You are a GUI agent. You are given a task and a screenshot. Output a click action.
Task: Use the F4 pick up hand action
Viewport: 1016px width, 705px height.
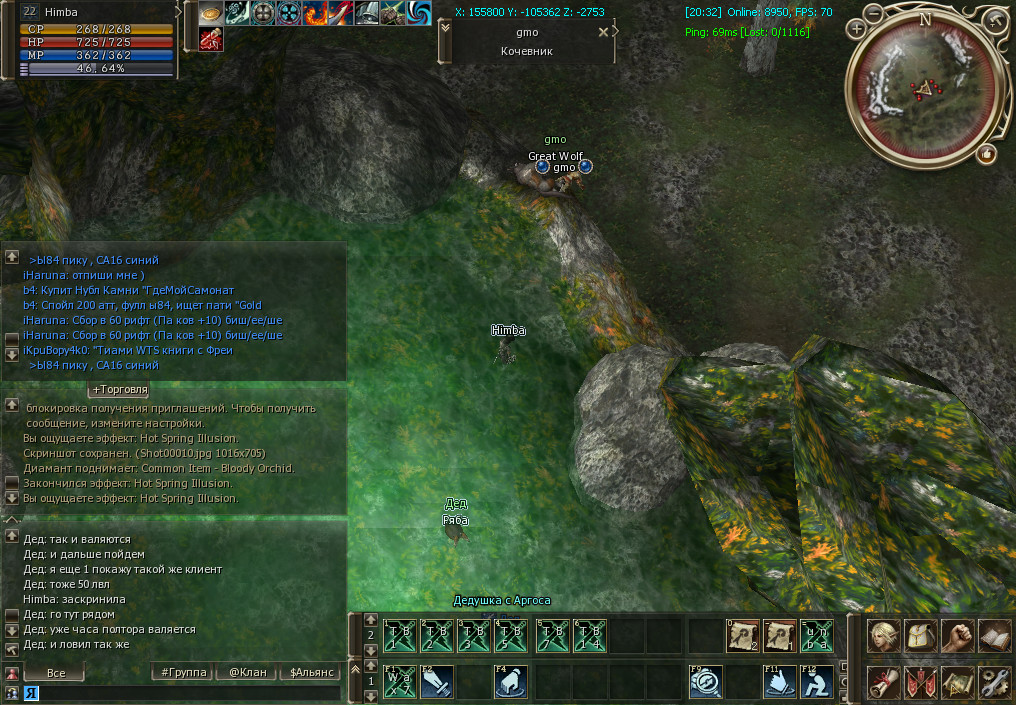(x=511, y=682)
